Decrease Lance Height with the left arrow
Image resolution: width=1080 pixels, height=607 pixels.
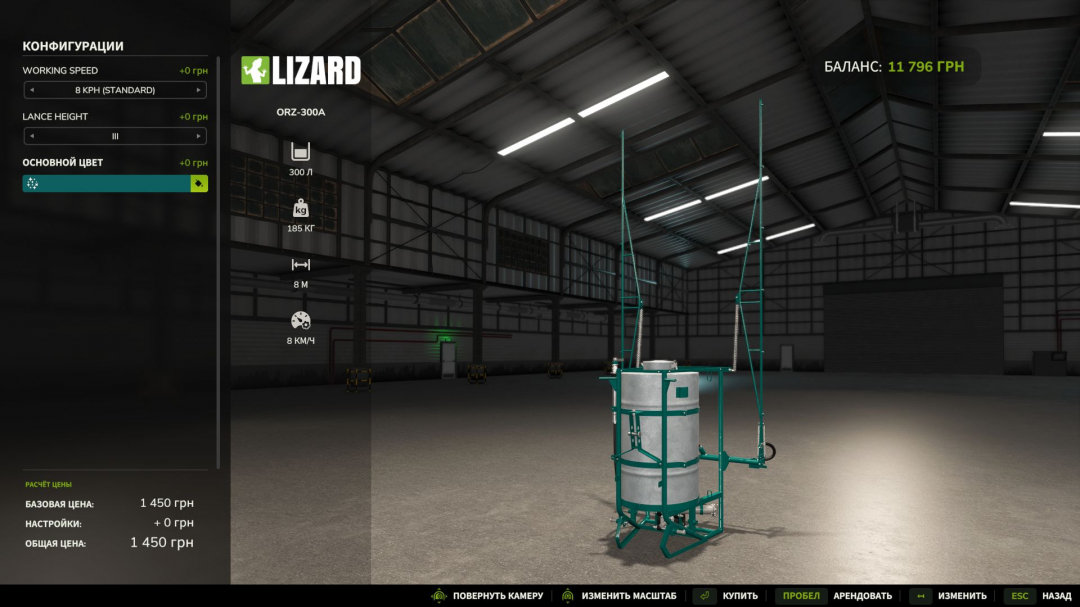(x=31, y=136)
